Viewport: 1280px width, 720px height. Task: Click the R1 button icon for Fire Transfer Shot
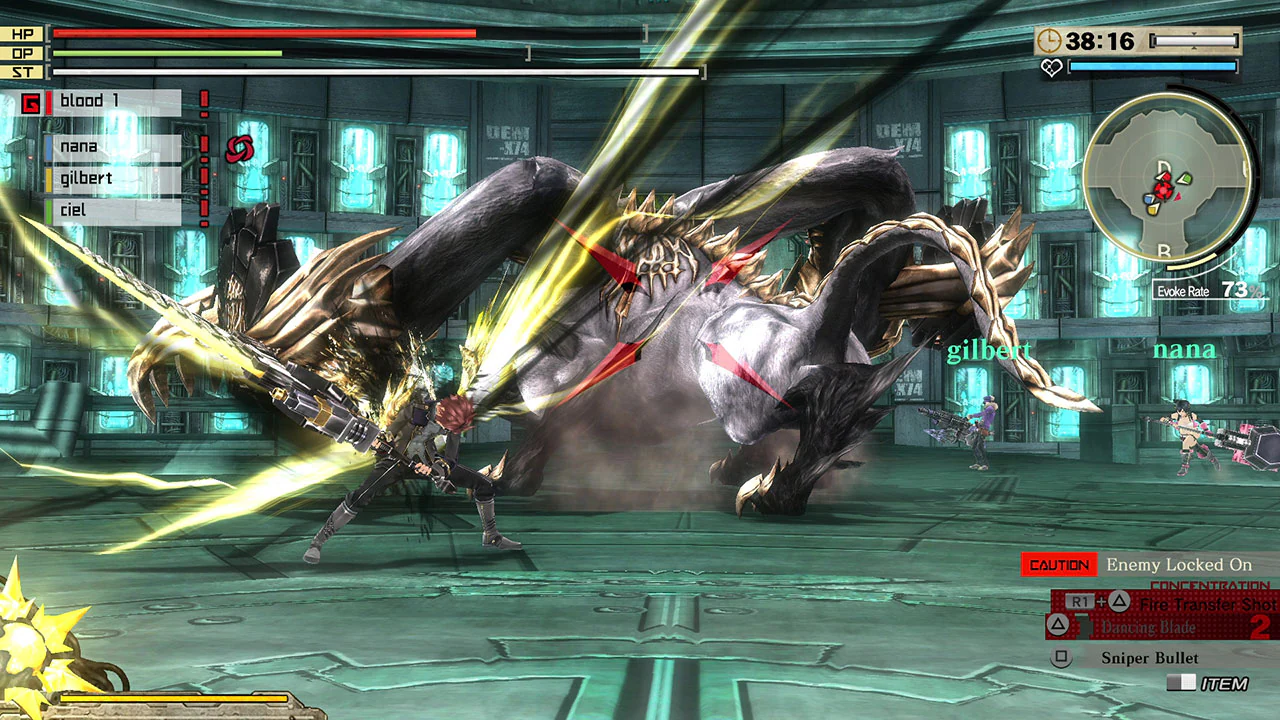(x=1079, y=601)
